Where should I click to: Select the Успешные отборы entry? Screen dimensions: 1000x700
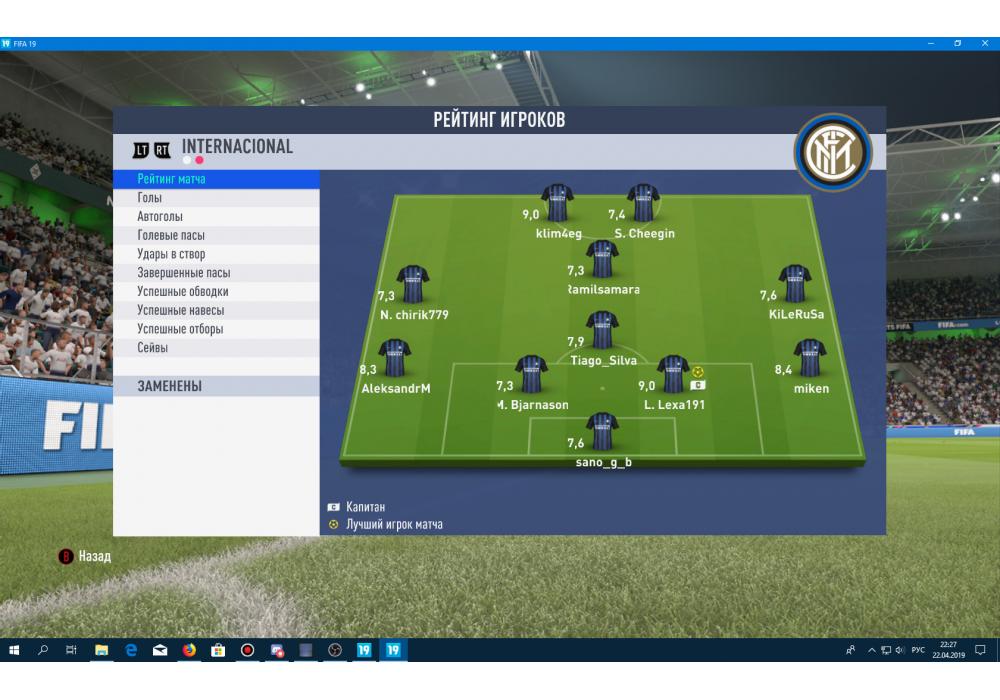pyautogui.click(x=180, y=329)
